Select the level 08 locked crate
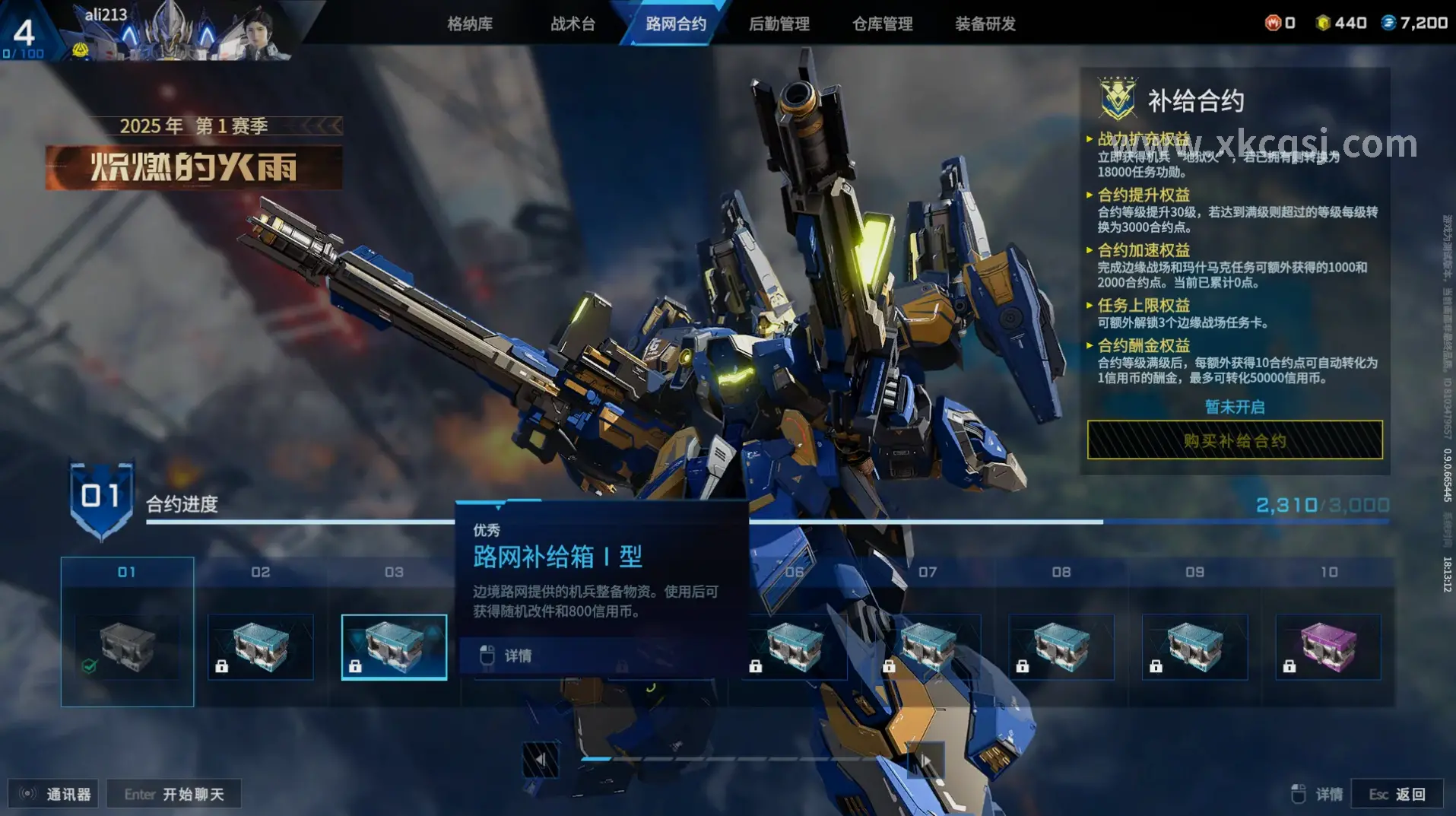The width and height of the screenshot is (1456, 816). tap(1061, 647)
